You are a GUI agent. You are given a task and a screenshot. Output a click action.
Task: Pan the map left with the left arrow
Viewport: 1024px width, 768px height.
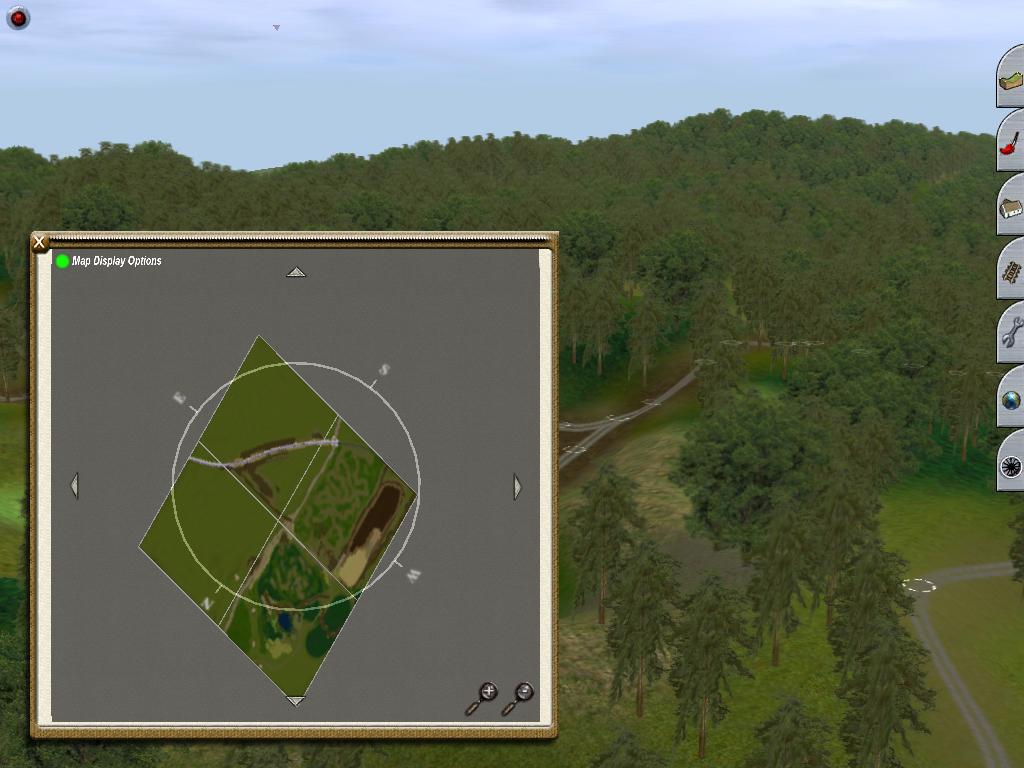point(74,486)
